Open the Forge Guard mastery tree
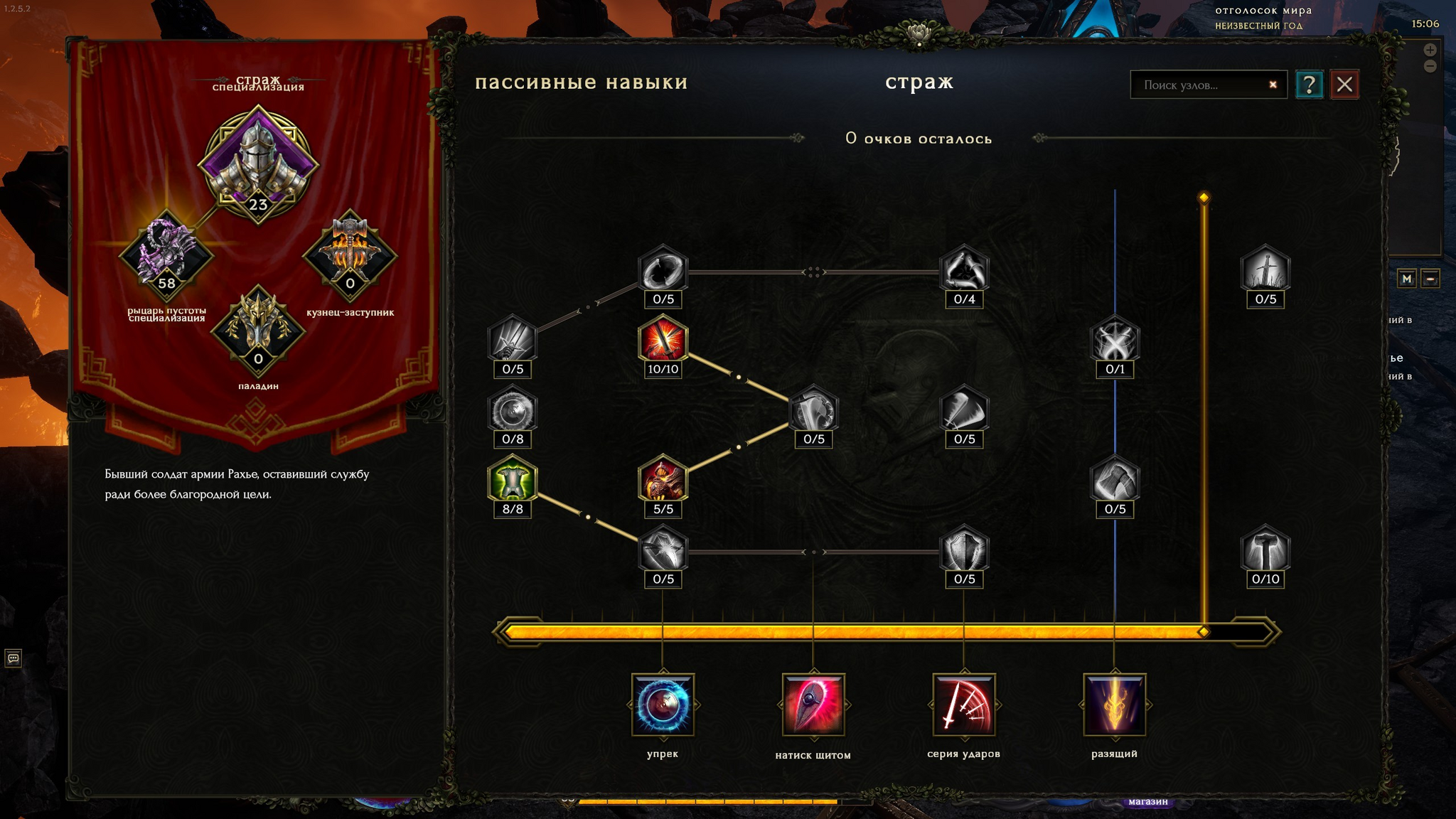Screen dimensions: 1456x819 350,254
